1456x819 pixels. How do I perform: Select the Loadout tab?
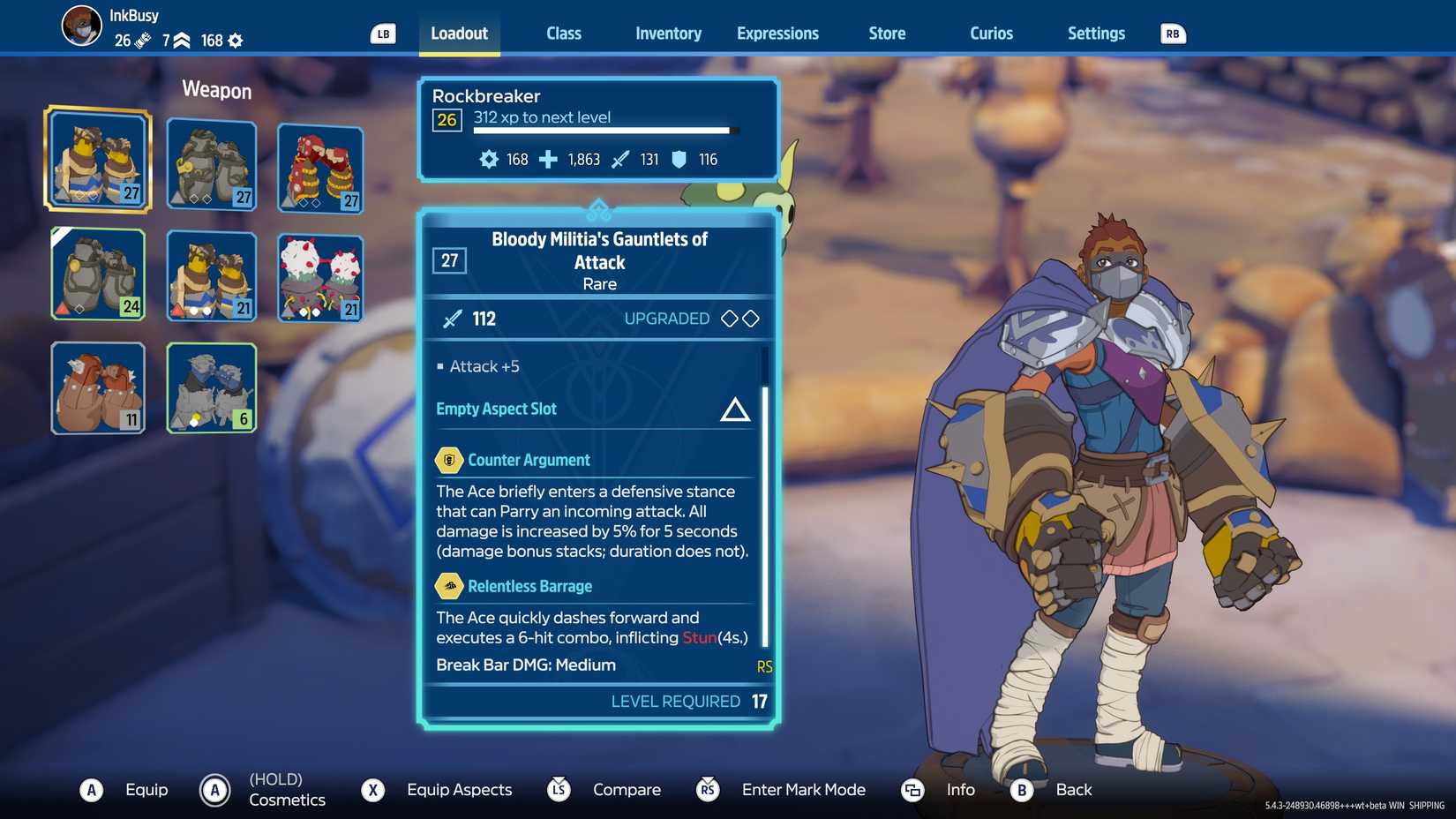[x=459, y=34]
